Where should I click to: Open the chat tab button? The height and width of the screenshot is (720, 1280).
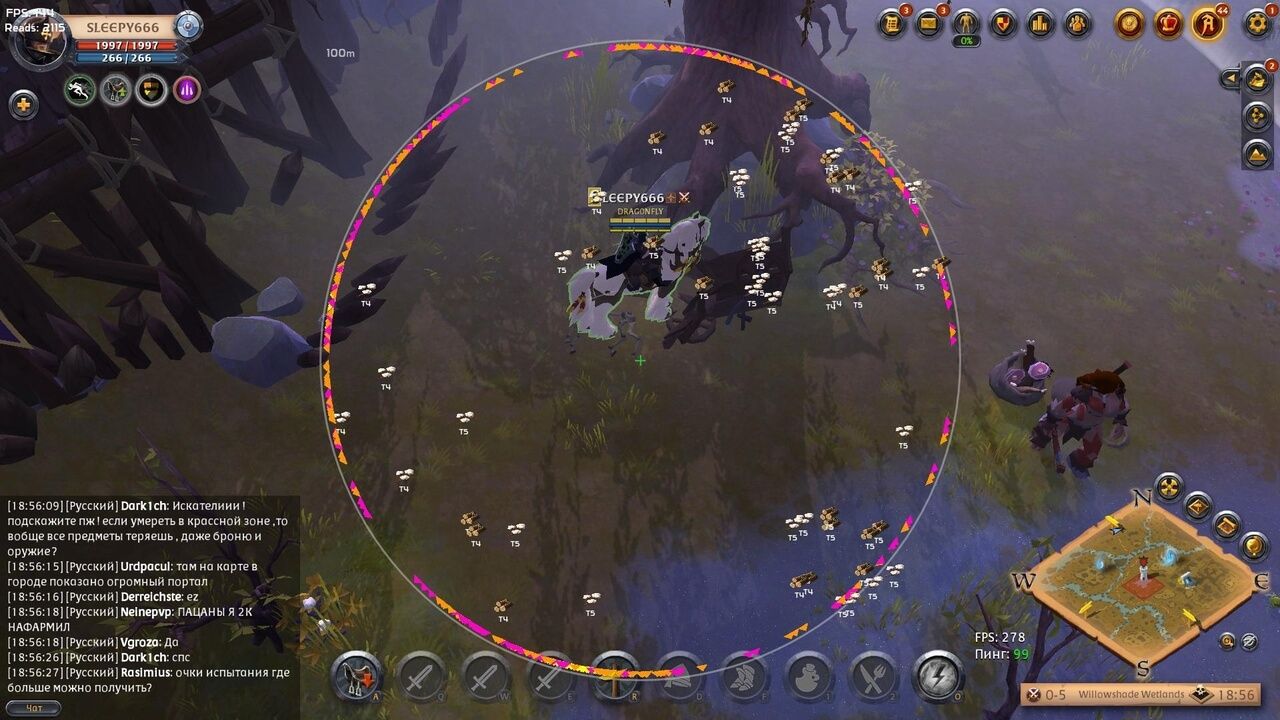33,708
